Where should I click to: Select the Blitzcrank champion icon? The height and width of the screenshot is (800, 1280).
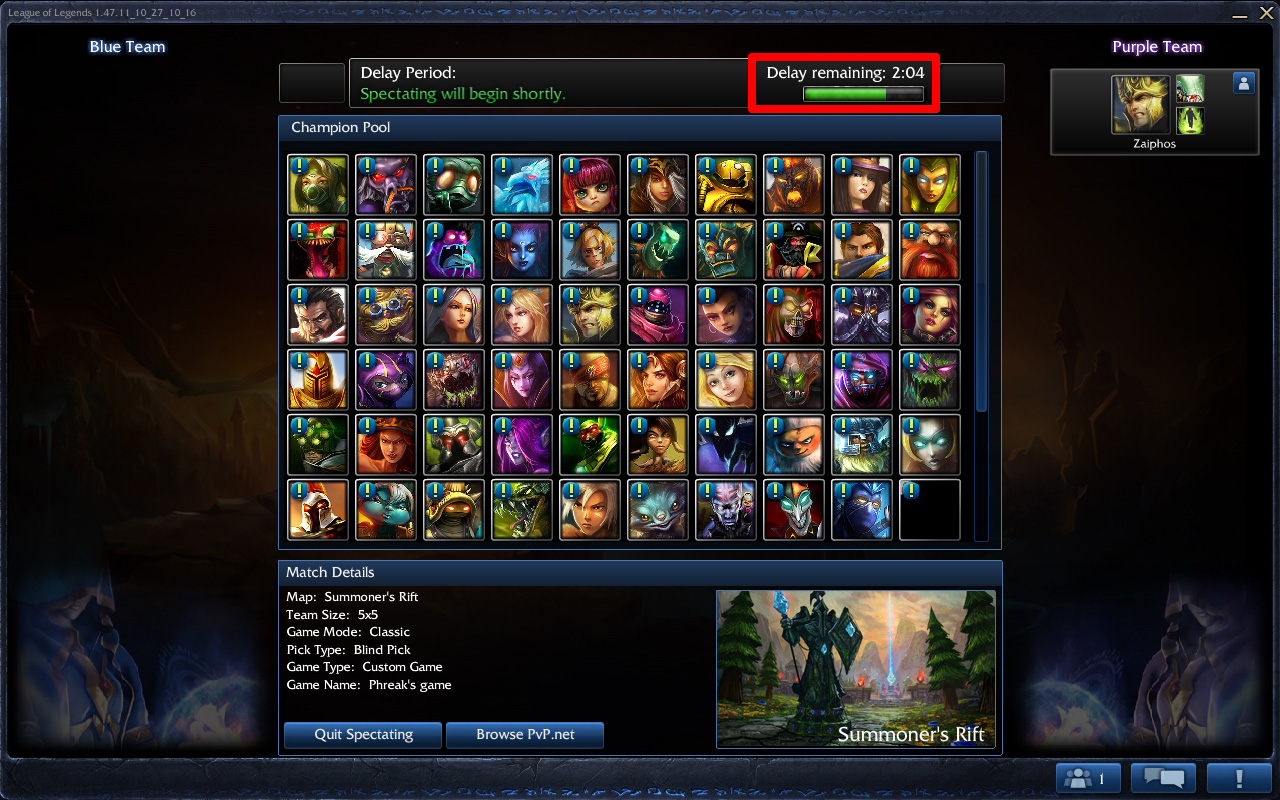[x=726, y=185]
